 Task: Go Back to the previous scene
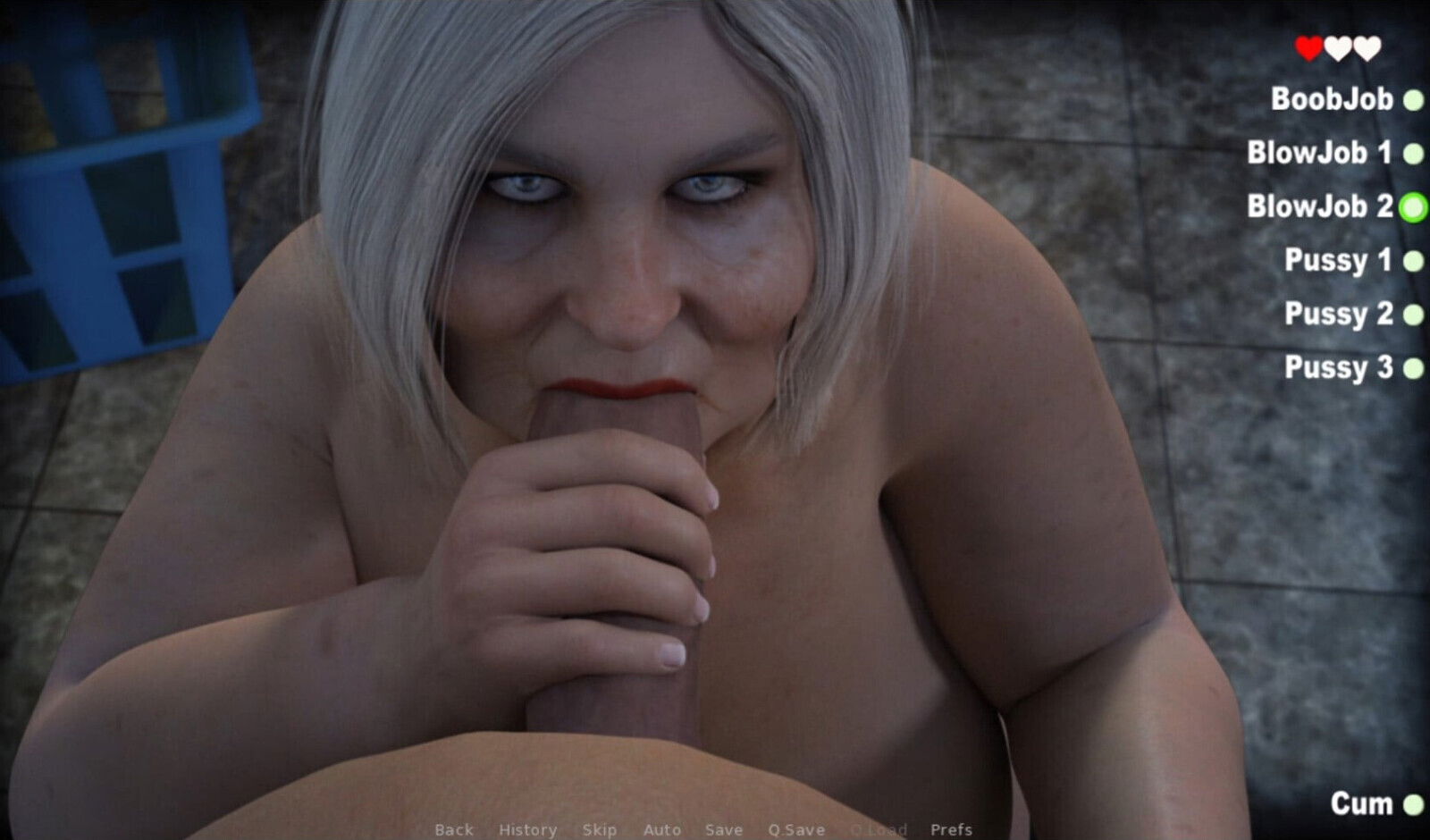[453, 829]
